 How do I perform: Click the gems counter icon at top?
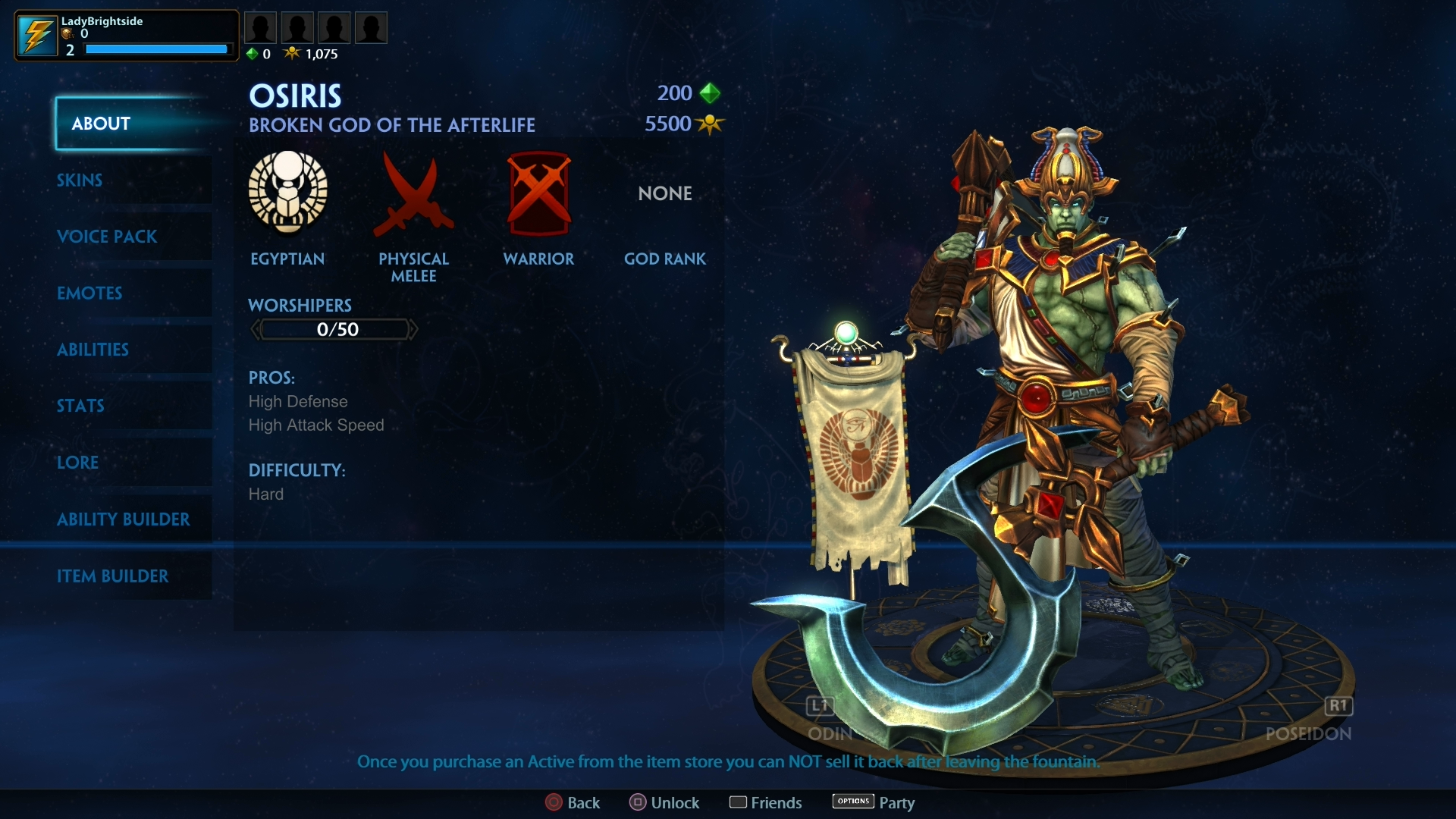coord(253,53)
